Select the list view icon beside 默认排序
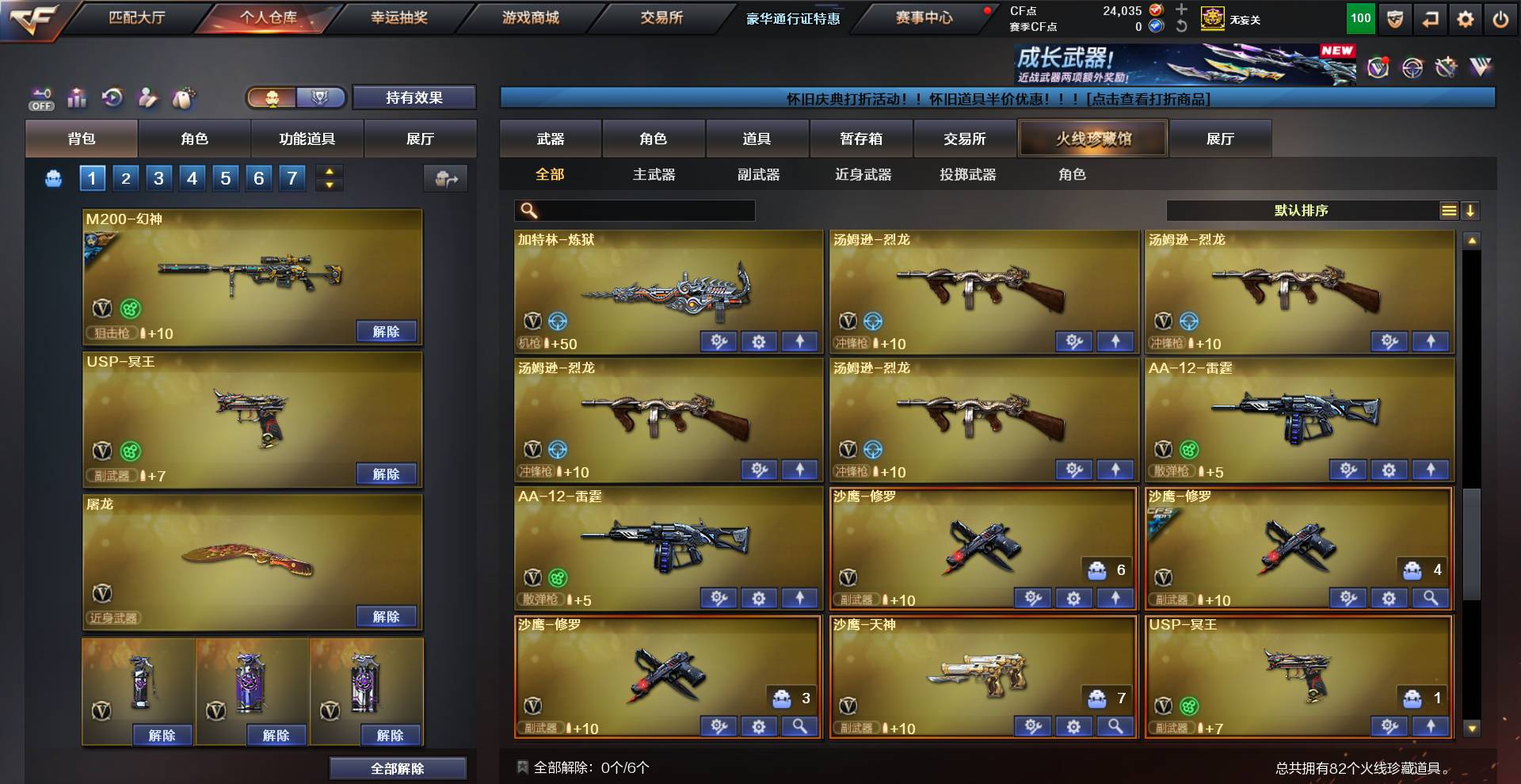The height and width of the screenshot is (784, 1521). pos(1450,211)
